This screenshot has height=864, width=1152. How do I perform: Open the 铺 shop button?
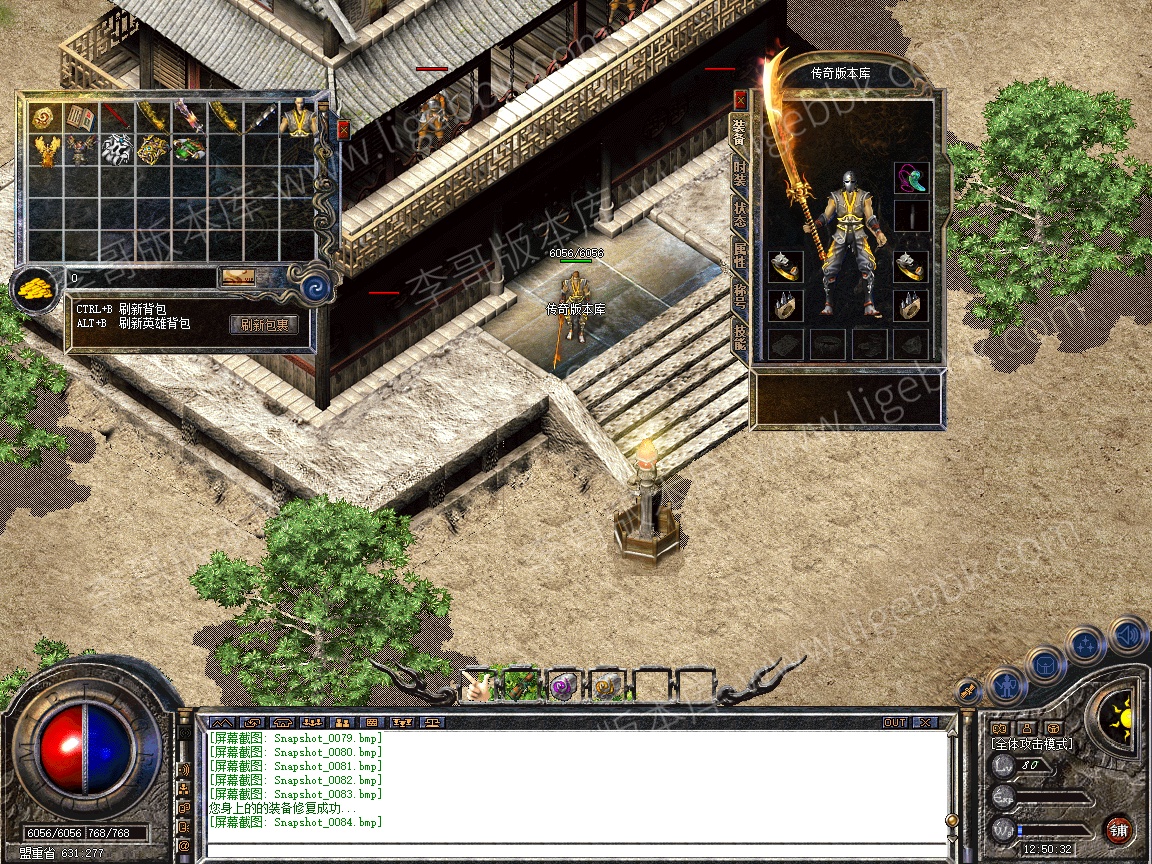point(1118,829)
